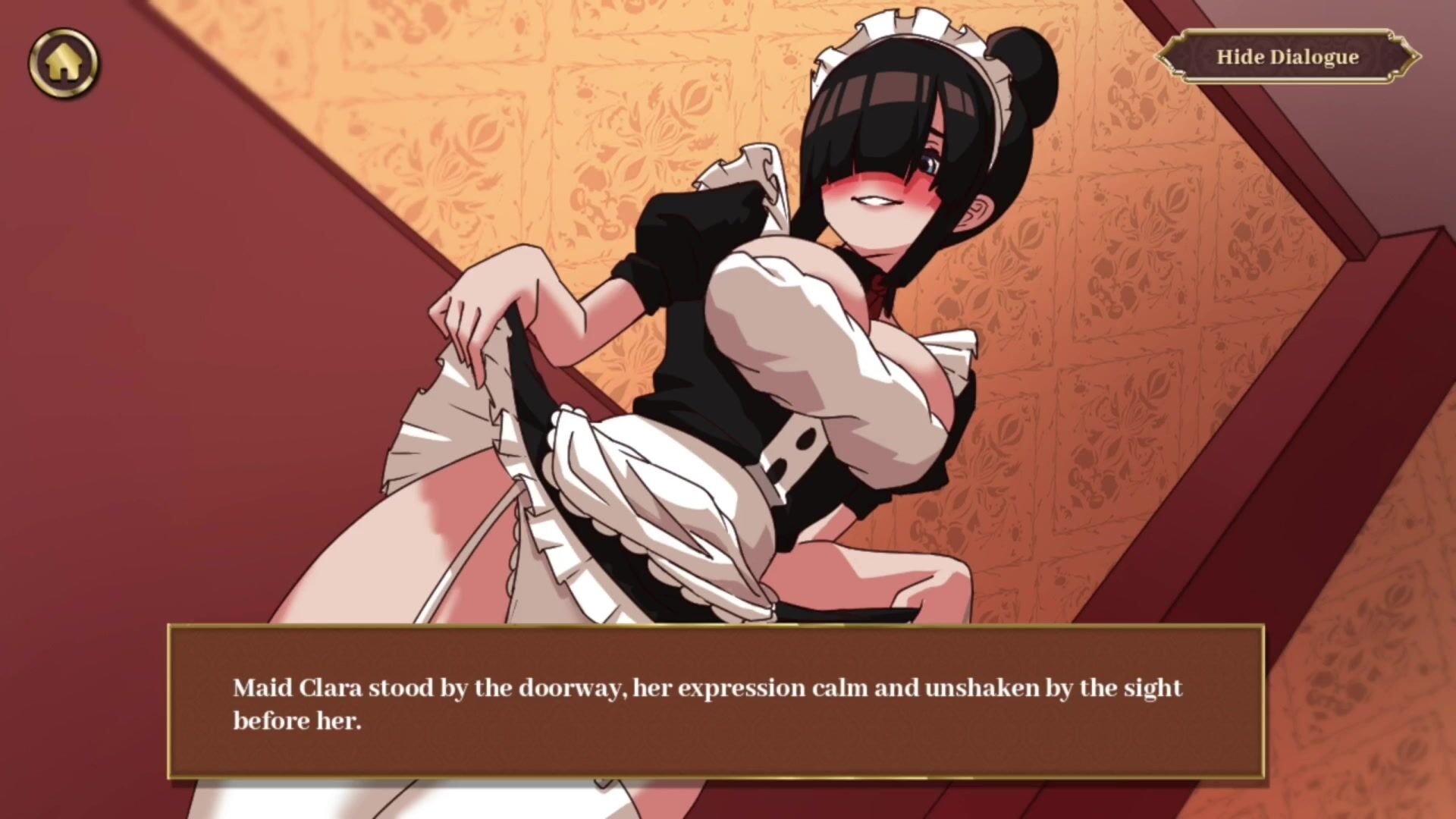Viewport: 1456px width, 819px height.
Task: Advance the Maid Clara dialogue text box
Action: click(715, 702)
